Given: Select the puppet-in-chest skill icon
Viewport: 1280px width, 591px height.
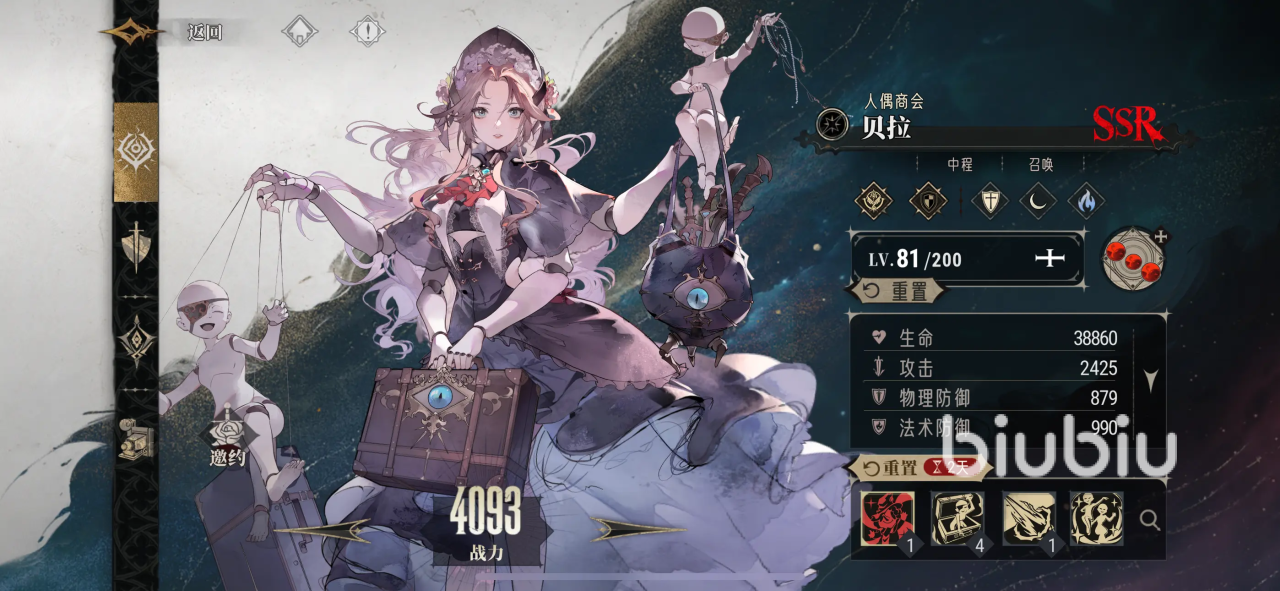Looking at the screenshot, I should click(957, 518).
